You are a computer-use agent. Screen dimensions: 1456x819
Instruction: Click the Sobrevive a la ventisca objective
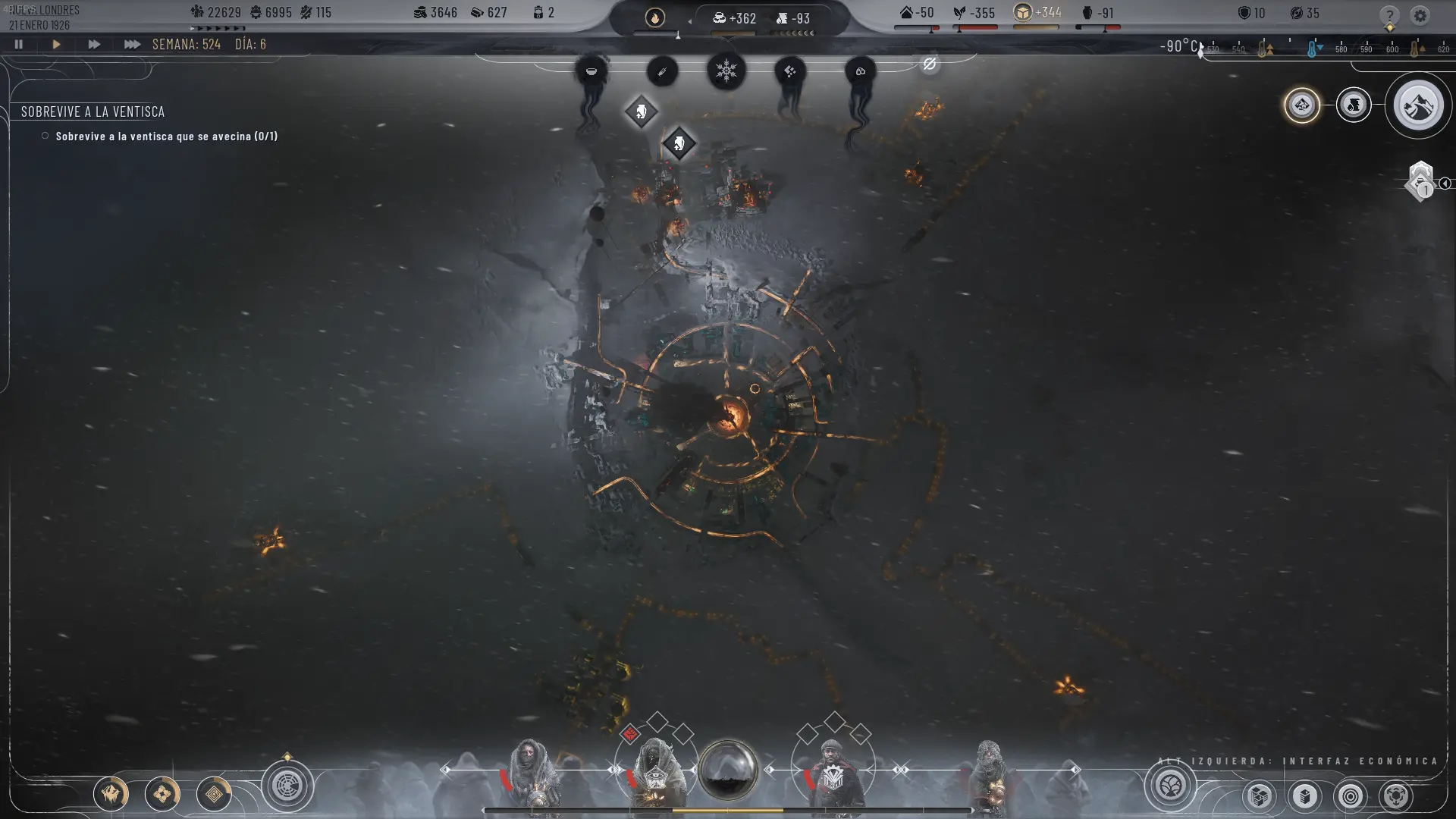(93, 111)
